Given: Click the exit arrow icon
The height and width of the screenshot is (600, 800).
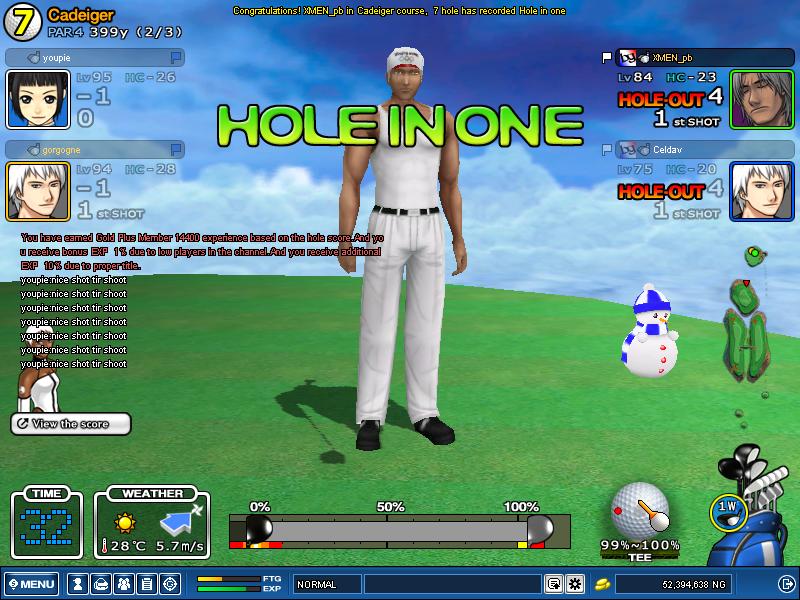Looking at the screenshot, I should pyautogui.click(x=786, y=584).
